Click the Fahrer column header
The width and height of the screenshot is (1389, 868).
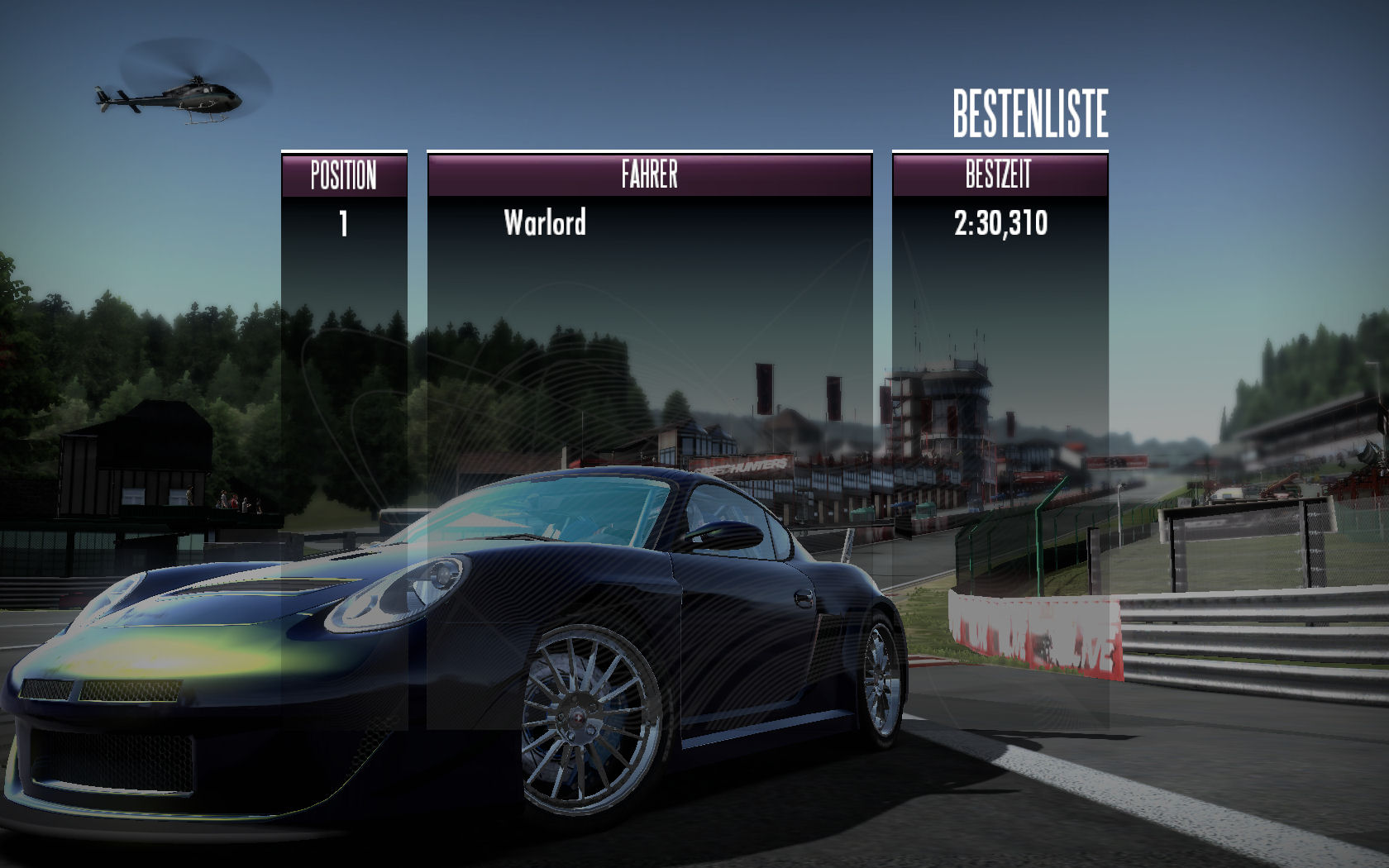click(649, 175)
